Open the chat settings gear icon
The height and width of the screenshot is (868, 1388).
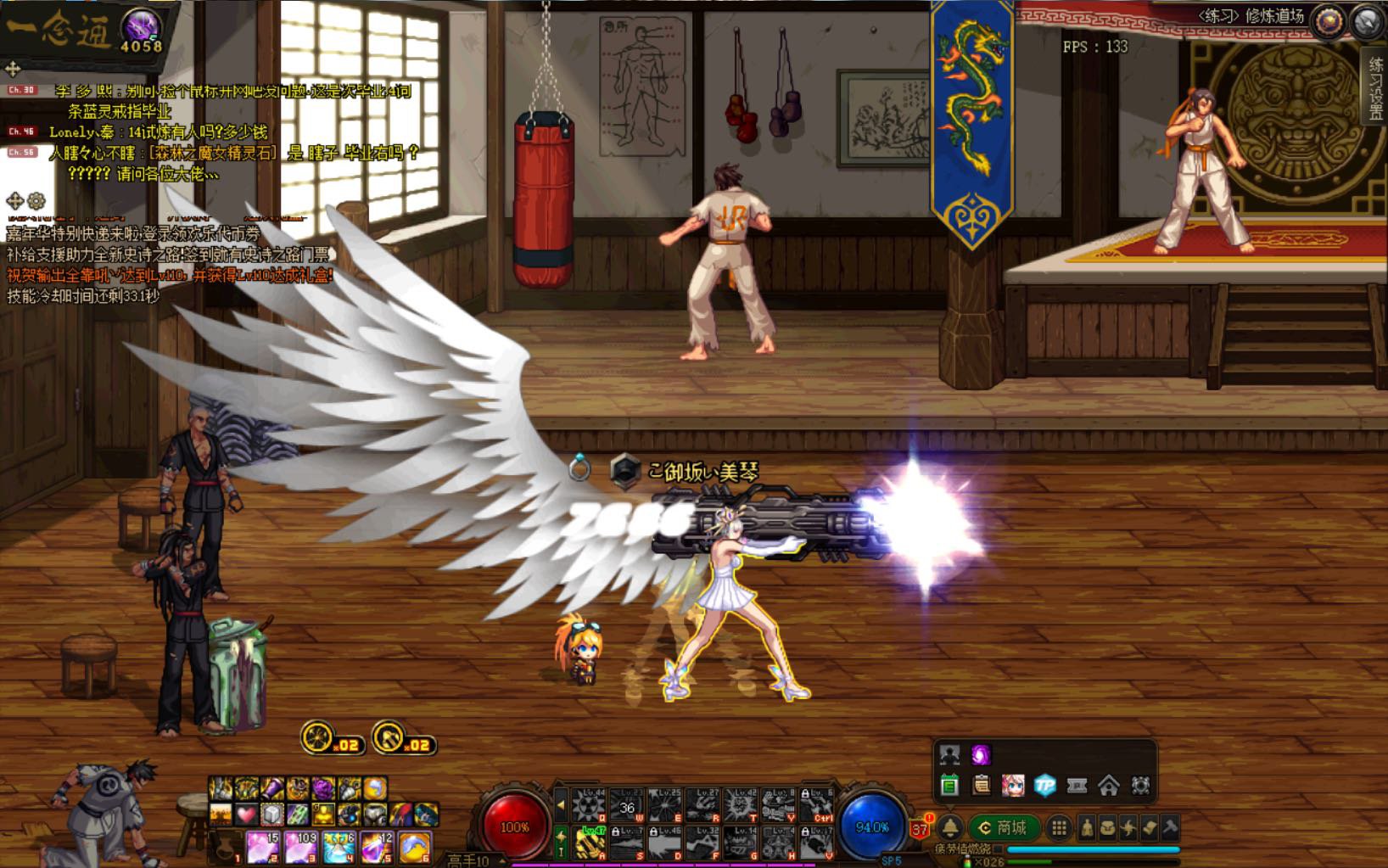tap(36, 201)
